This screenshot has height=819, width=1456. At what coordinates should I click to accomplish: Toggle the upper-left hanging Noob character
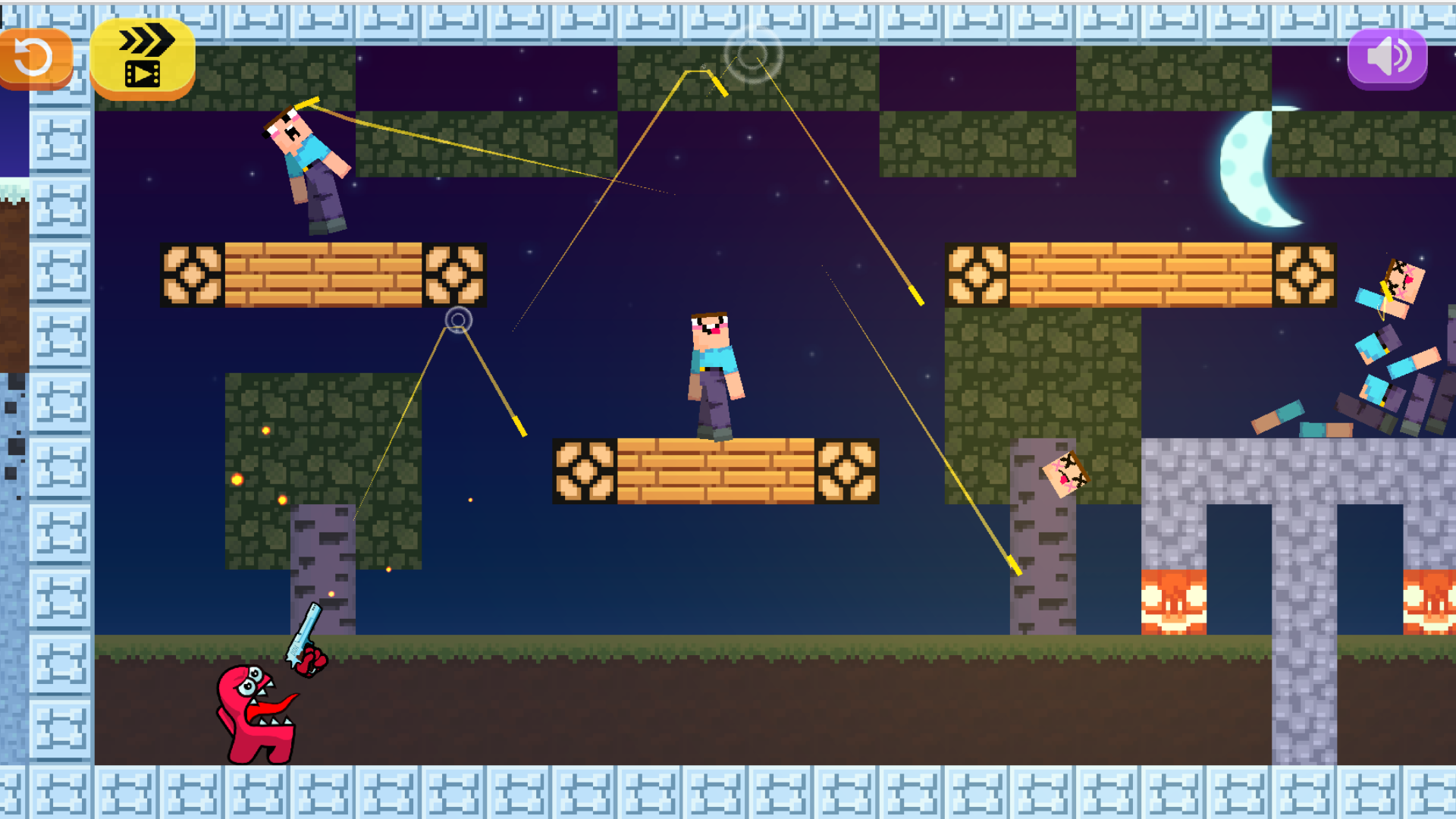[303, 159]
